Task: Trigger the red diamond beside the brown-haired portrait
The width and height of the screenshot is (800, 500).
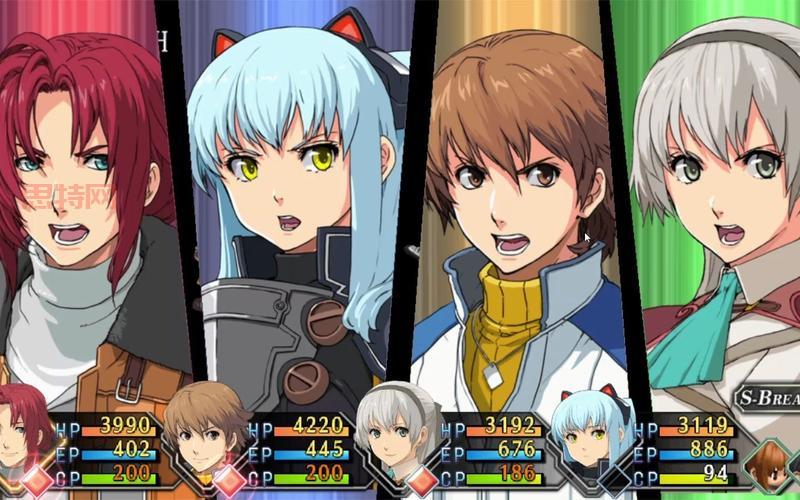Action: click(230, 478)
